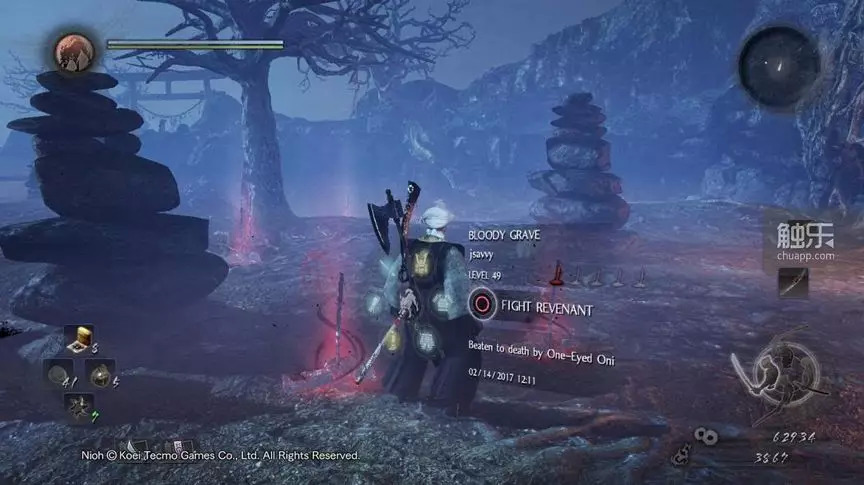Select the round bomb item slot
This screenshot has width=864, height=485.
tap(100, 373)
